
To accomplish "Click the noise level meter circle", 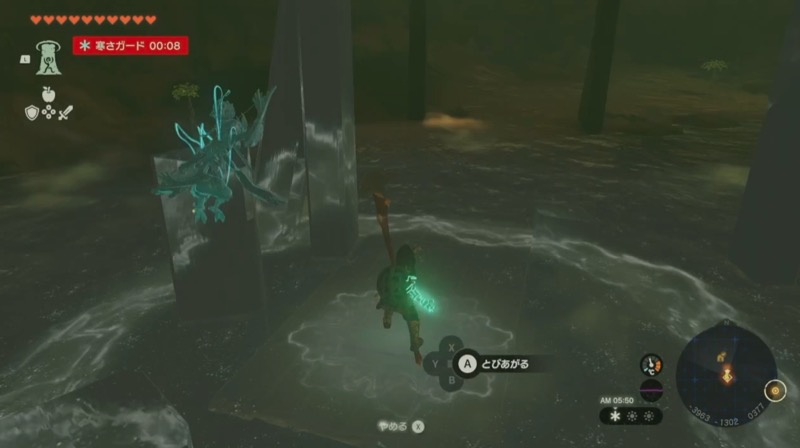I will pos(652,391).
